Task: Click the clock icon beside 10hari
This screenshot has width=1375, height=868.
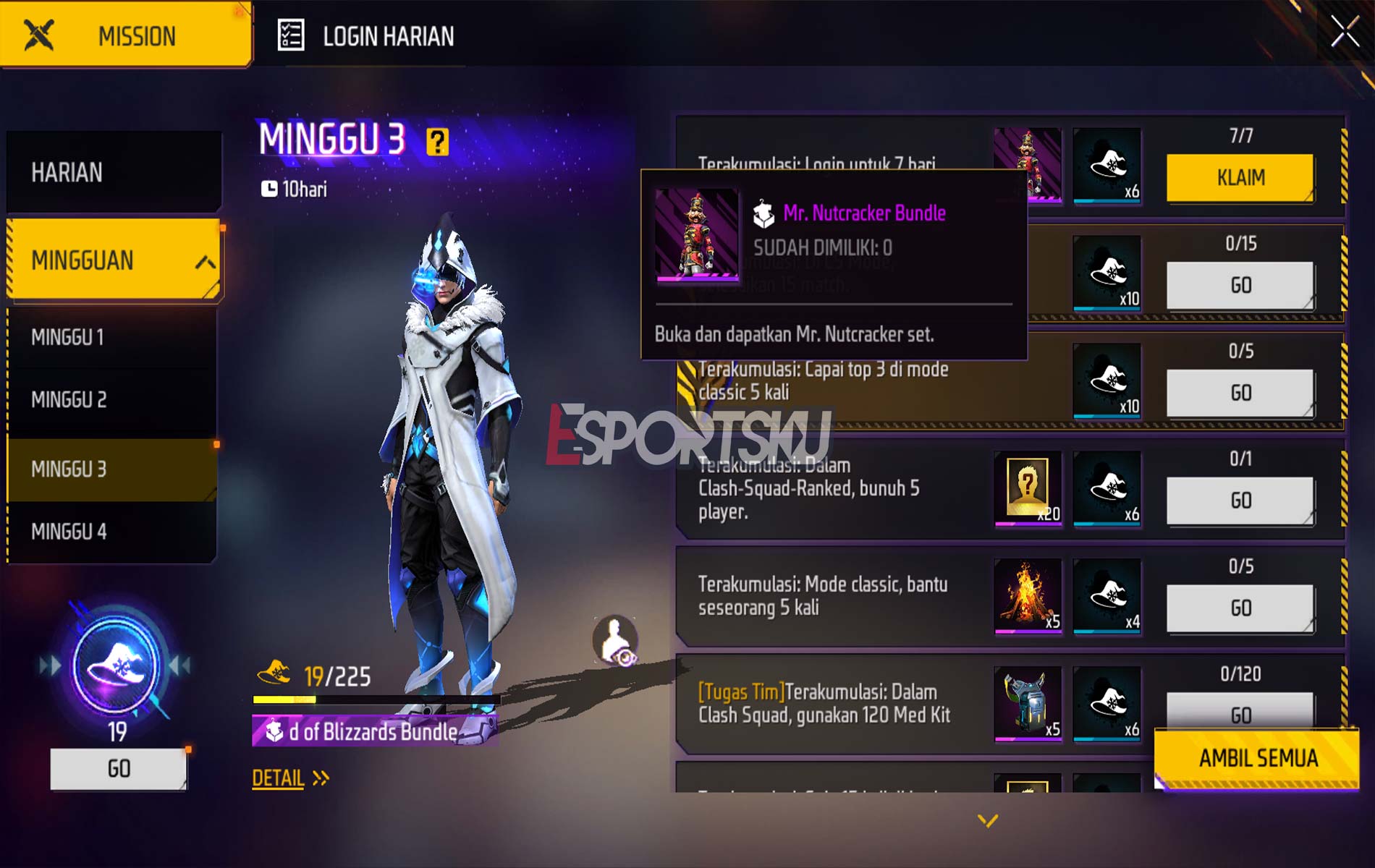Action: [268, 187]
